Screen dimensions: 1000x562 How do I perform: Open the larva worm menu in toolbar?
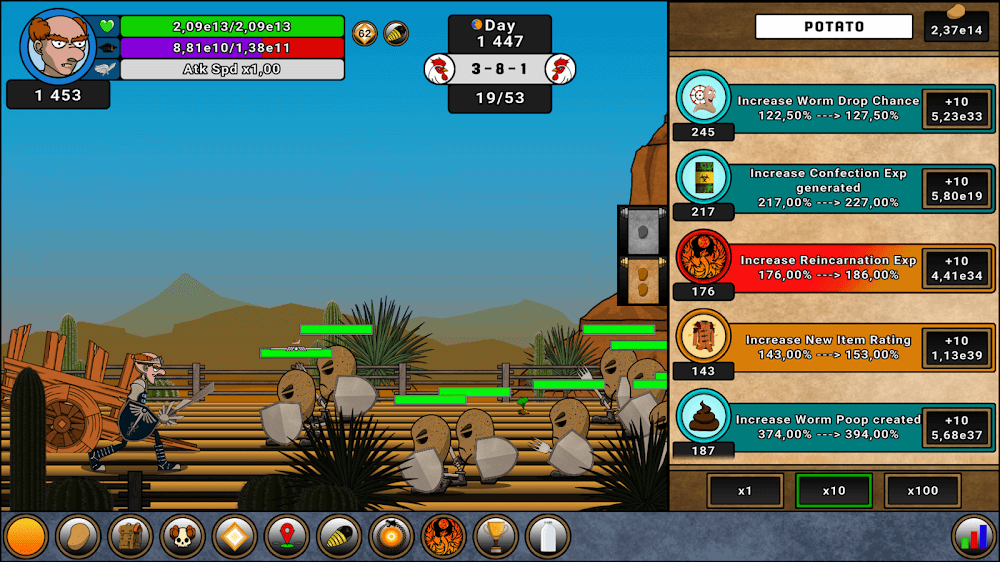click(x=339, y=537)
